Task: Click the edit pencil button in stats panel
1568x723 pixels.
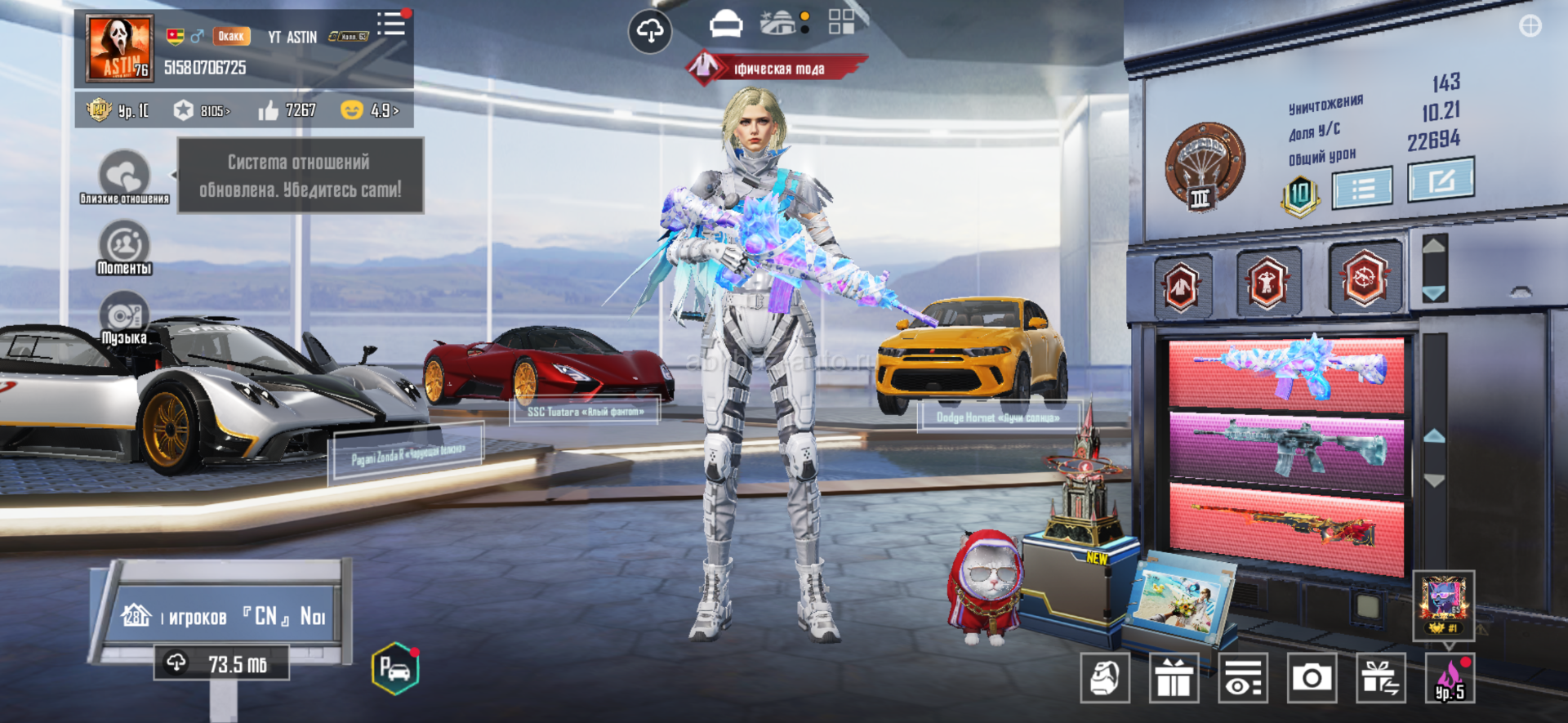Action: click(x=1441, y=180)
